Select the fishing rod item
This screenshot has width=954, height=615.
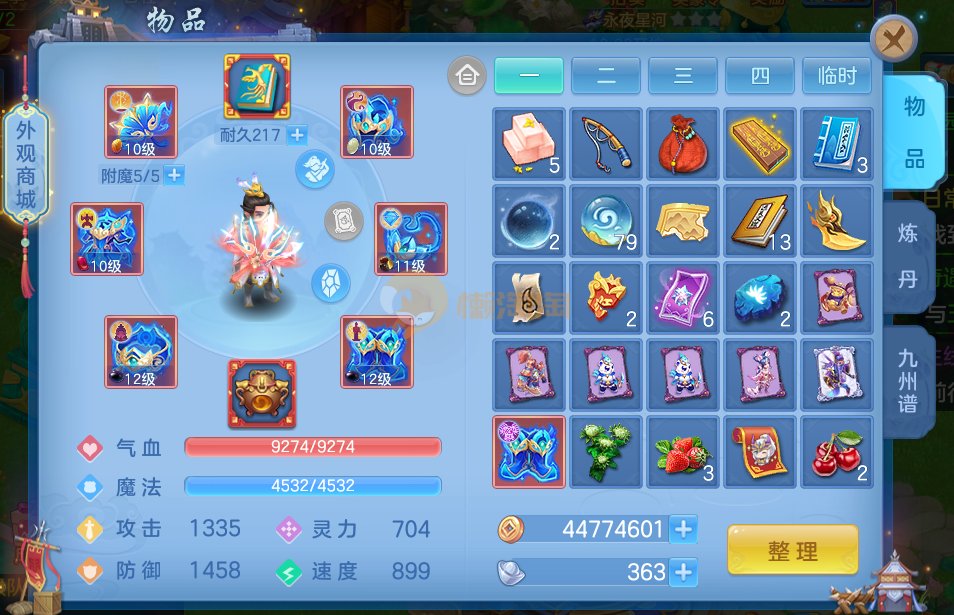click(x=607, y=144)
